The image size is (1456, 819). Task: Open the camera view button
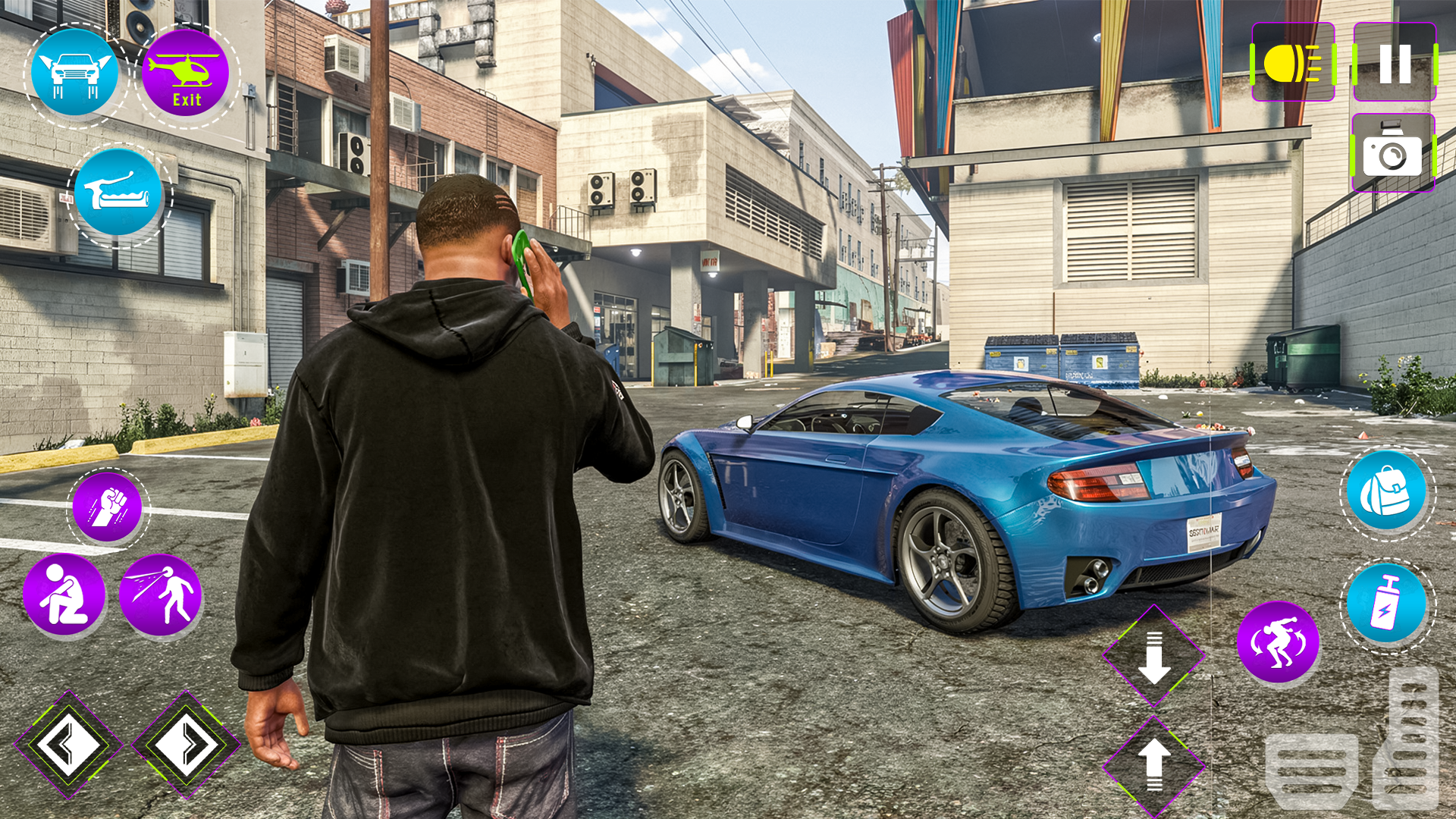point(1393,153)
